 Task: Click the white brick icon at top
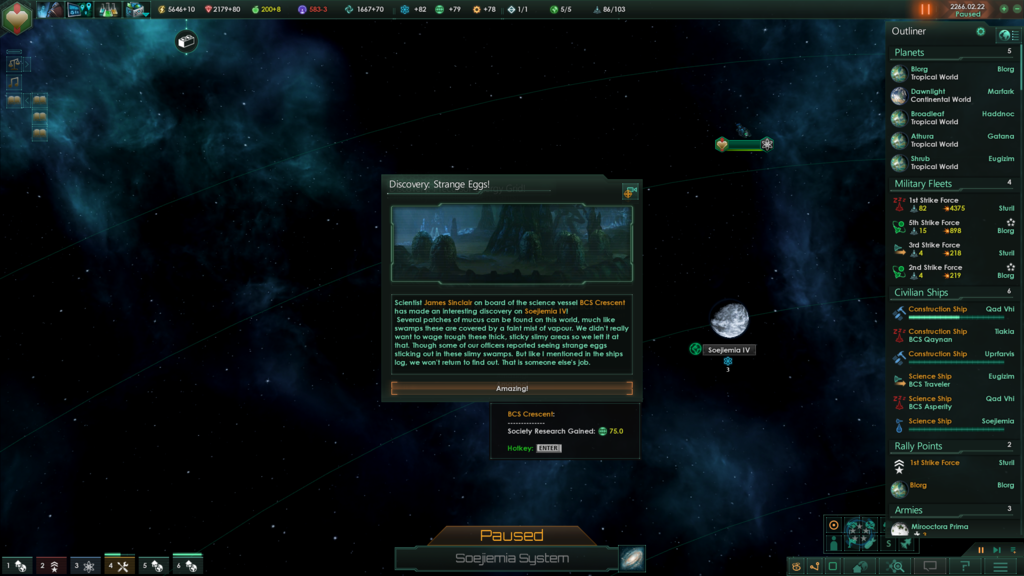pyautogui.click(x=186, y=42)
